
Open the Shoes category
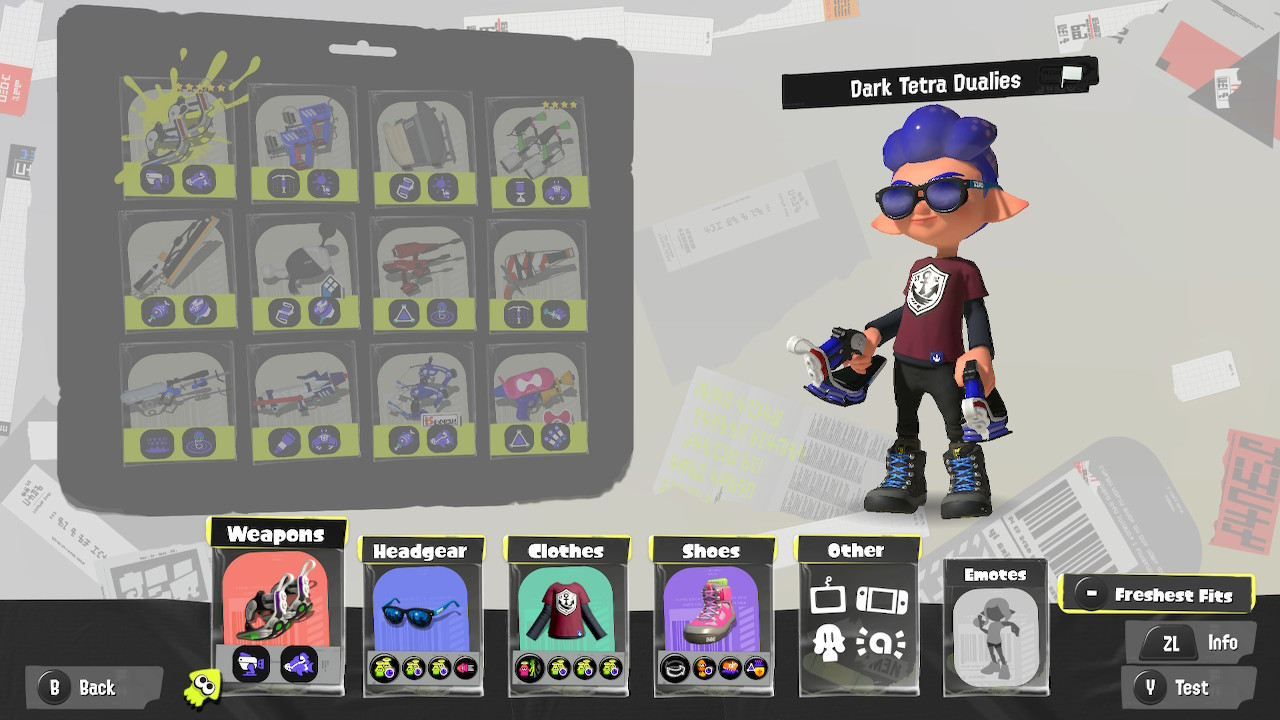pos(712,550)
